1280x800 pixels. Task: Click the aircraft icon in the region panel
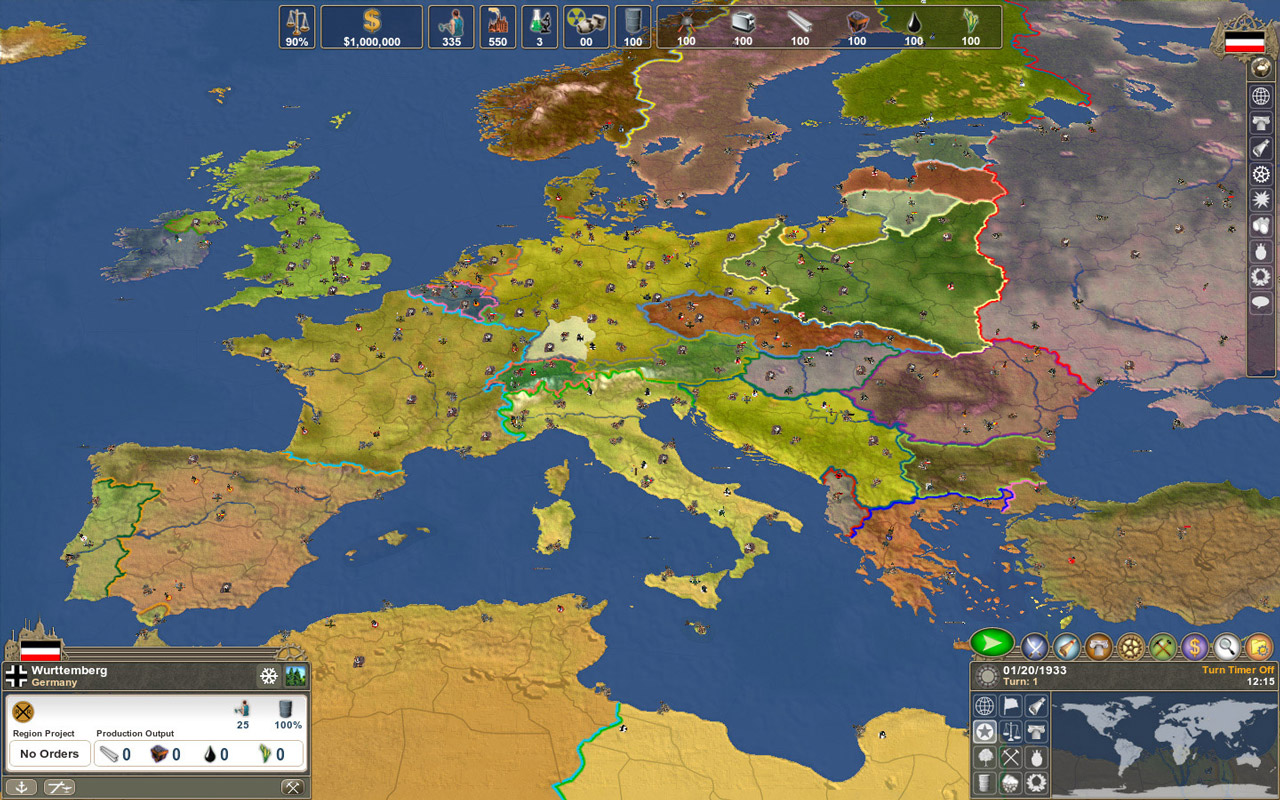pos(60,787)
